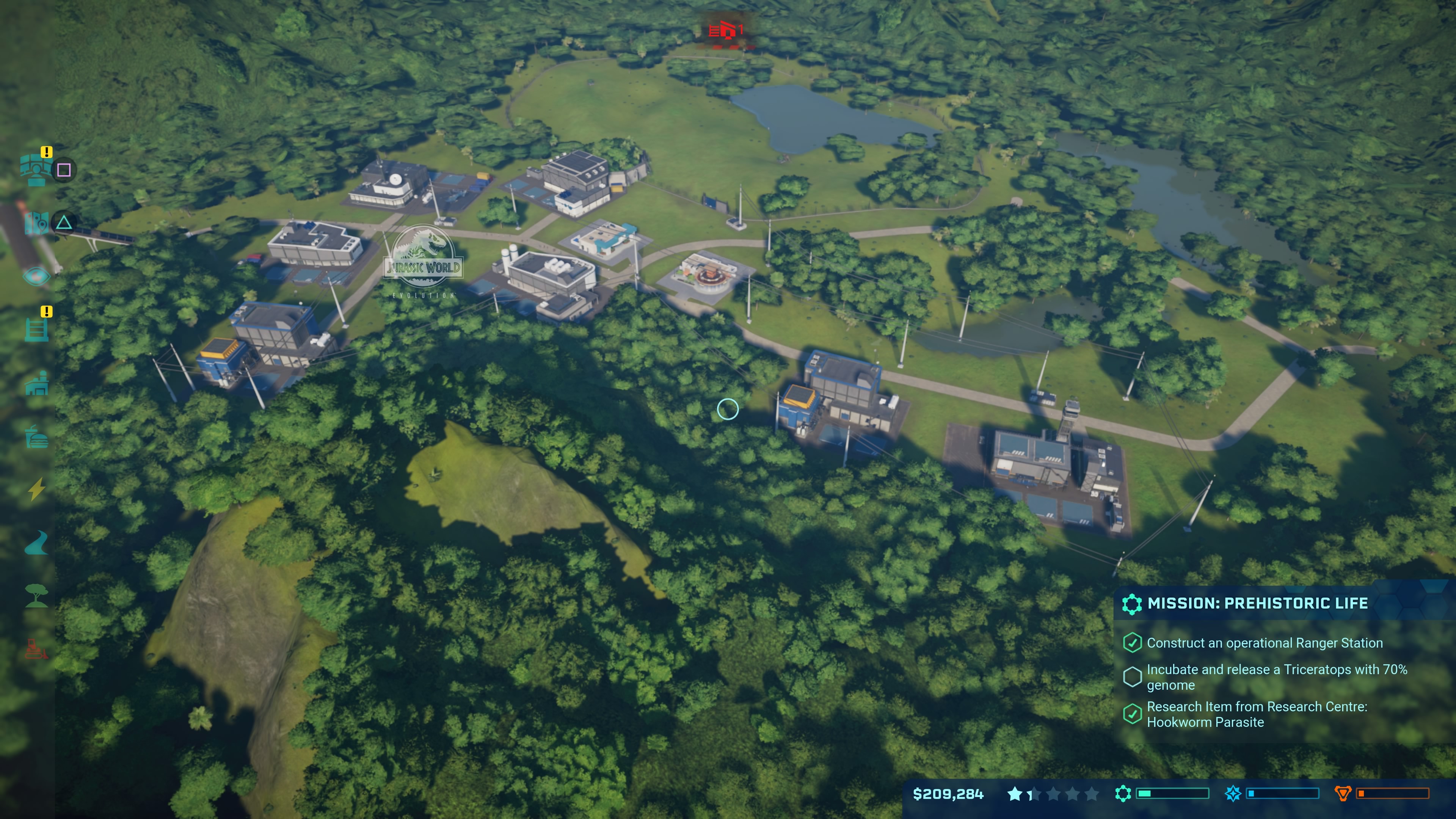Open the landscaping tree tool

[x=36, y=596]
